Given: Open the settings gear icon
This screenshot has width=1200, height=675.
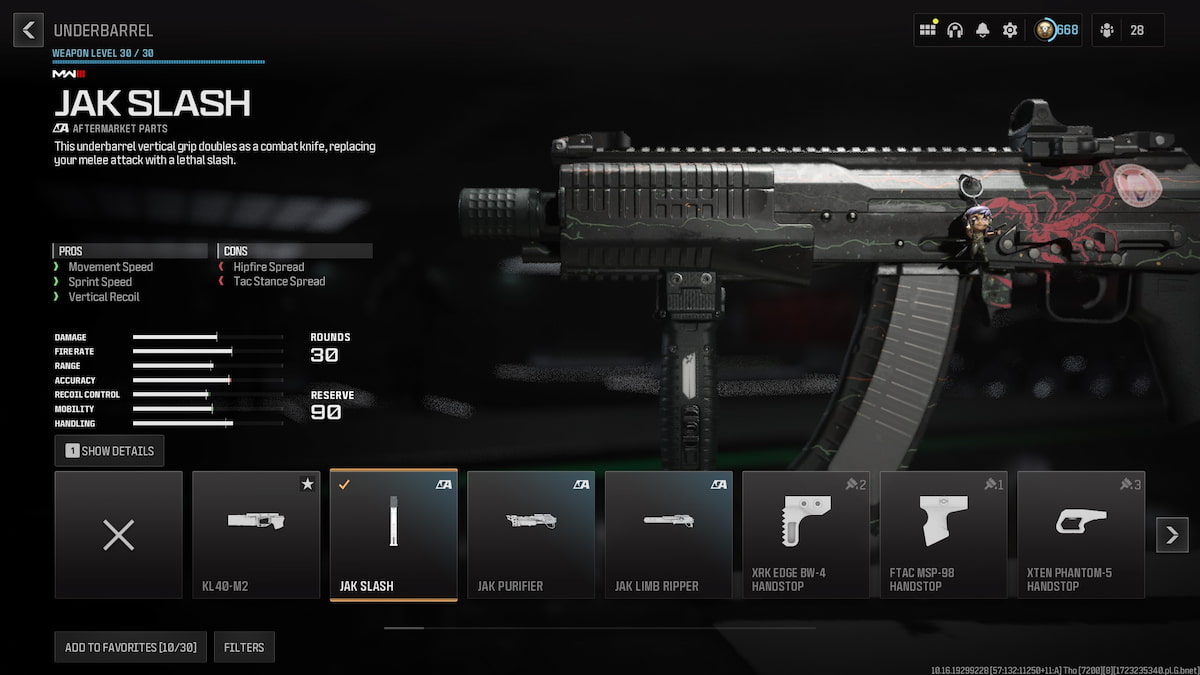Looking at the screenshot, I should [1010, 30].
